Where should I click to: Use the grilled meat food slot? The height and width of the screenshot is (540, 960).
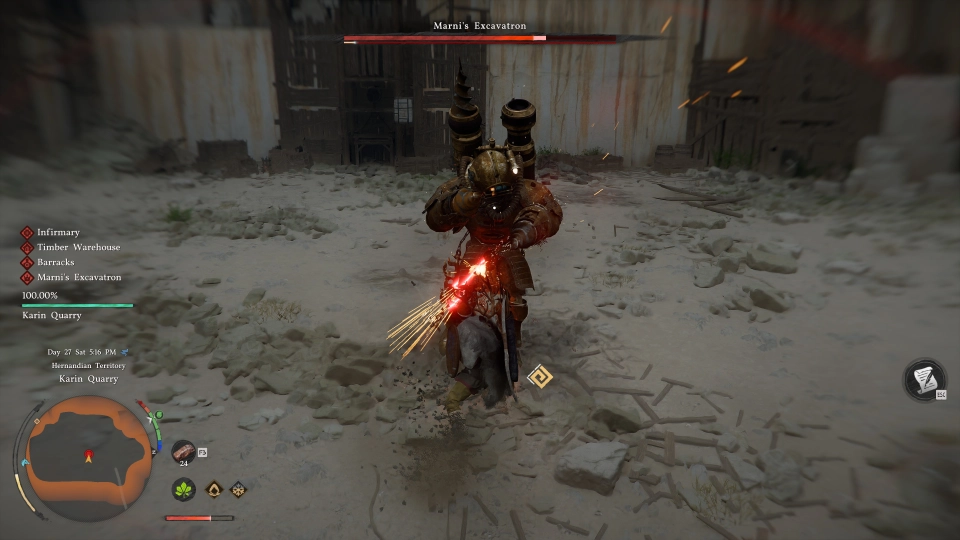tap(183, 451)
